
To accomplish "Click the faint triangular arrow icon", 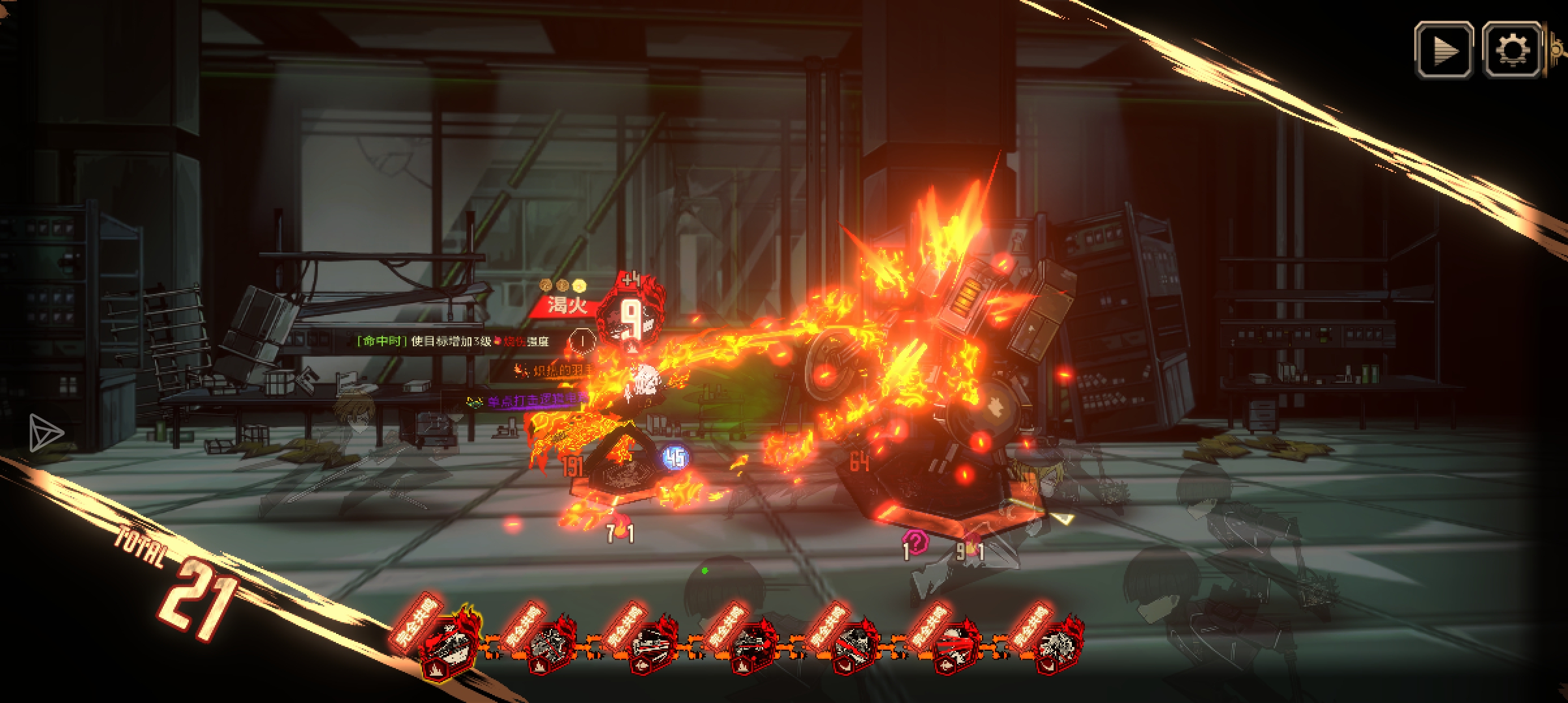I will click(x=46, y=433).
